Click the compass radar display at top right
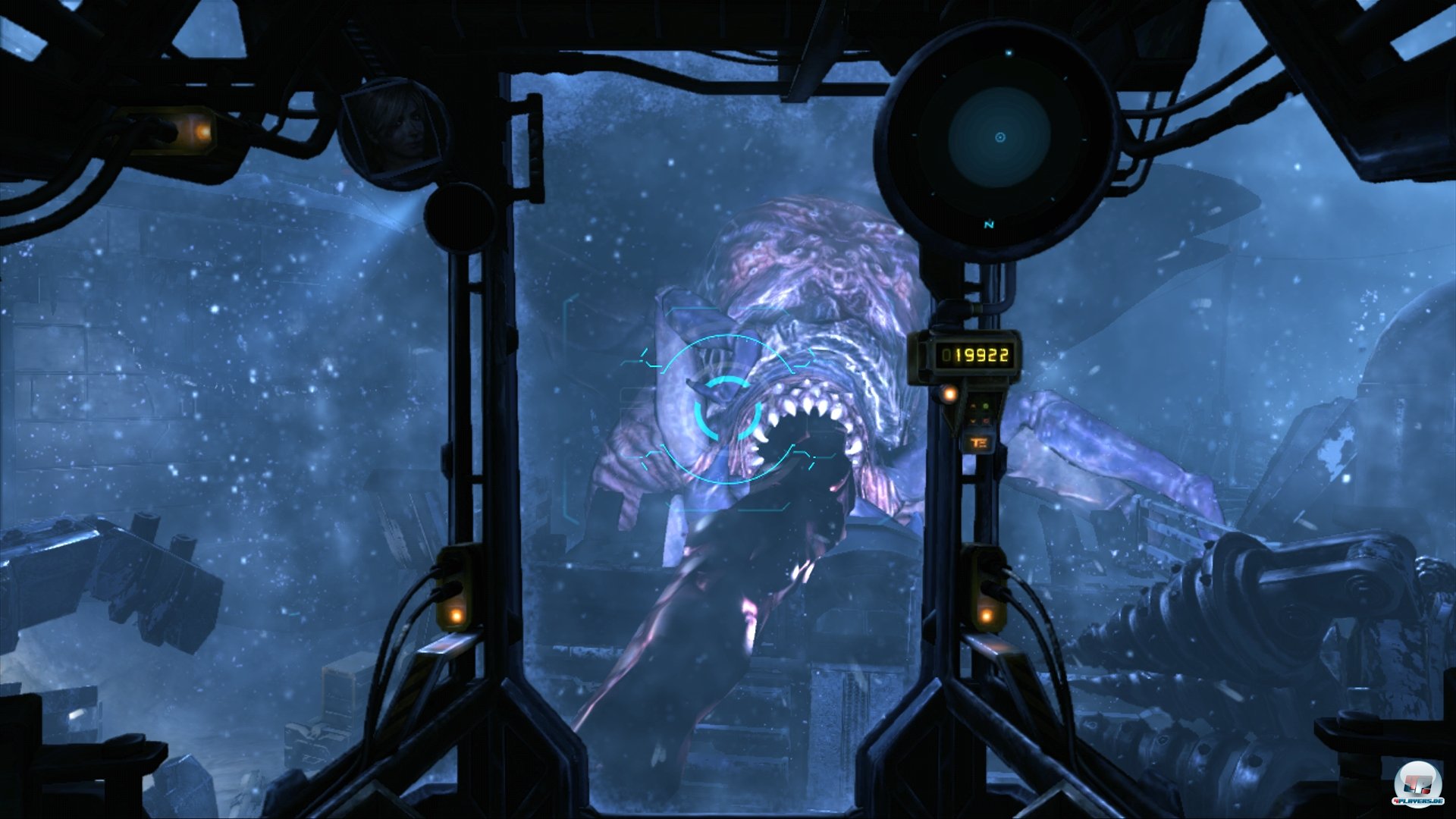 coord(999,139)
